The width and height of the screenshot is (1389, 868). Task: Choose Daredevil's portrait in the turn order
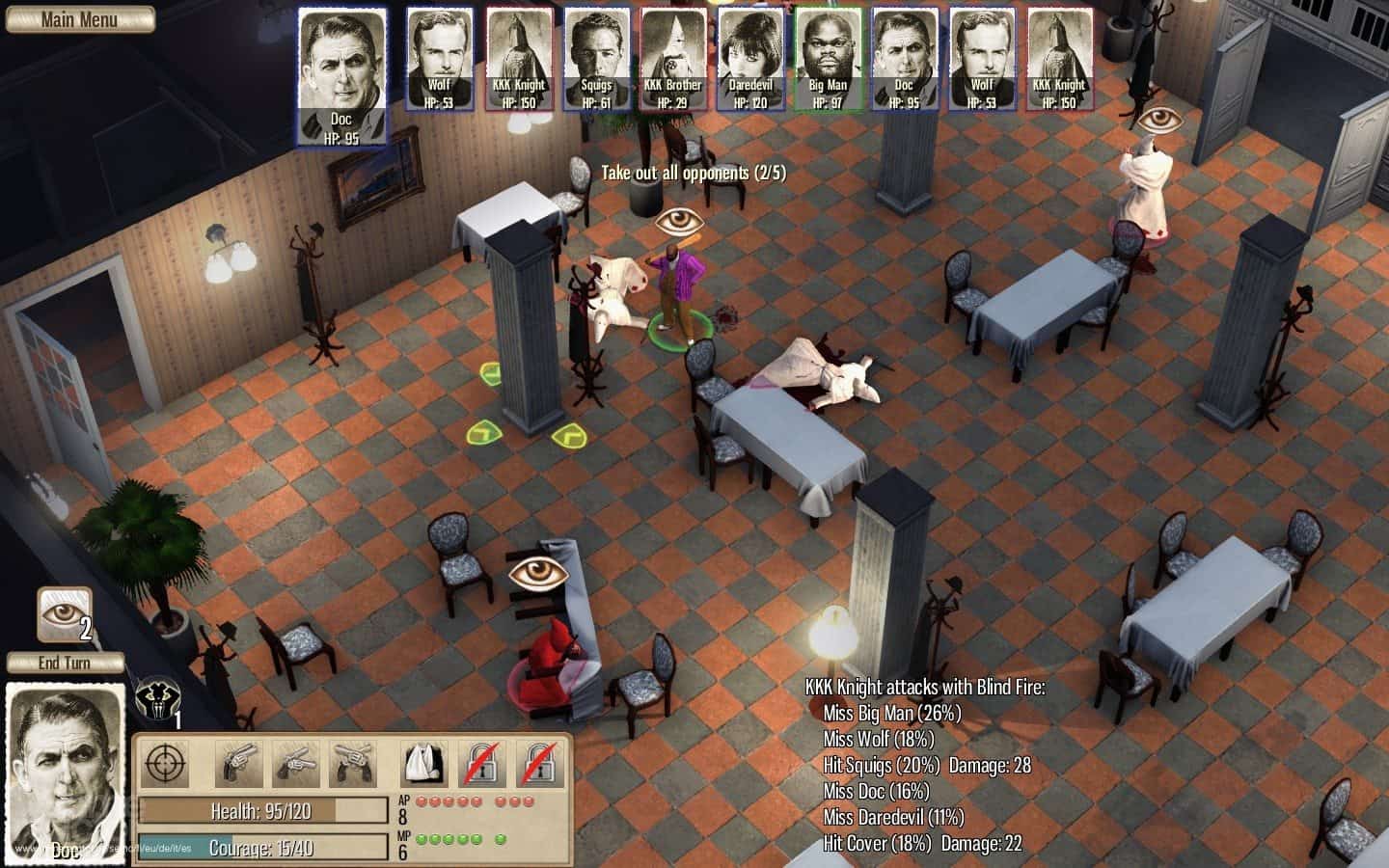750,58
